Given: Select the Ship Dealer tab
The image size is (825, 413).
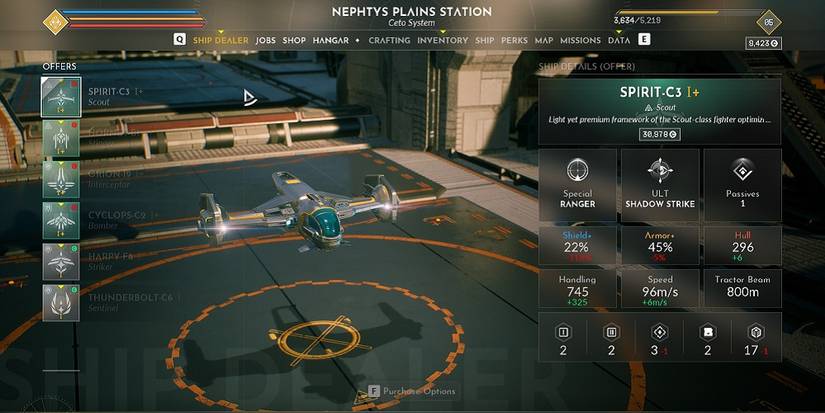Looking at the screenshot, I should pos(219,40).
